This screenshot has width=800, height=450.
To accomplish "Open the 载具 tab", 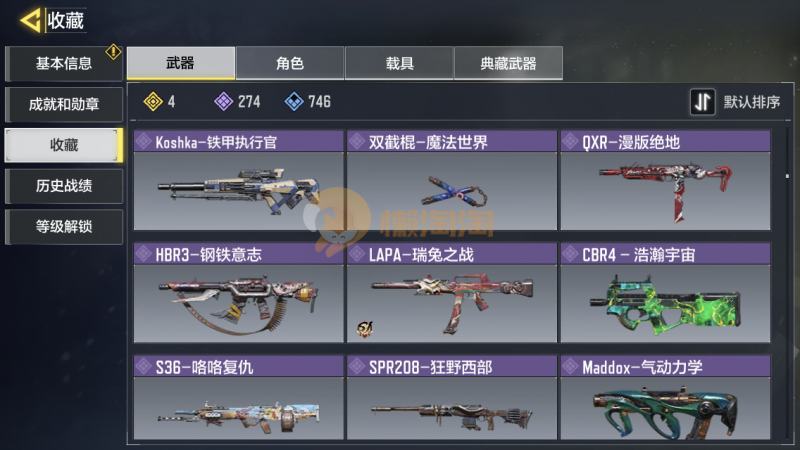I will (399, 63).
